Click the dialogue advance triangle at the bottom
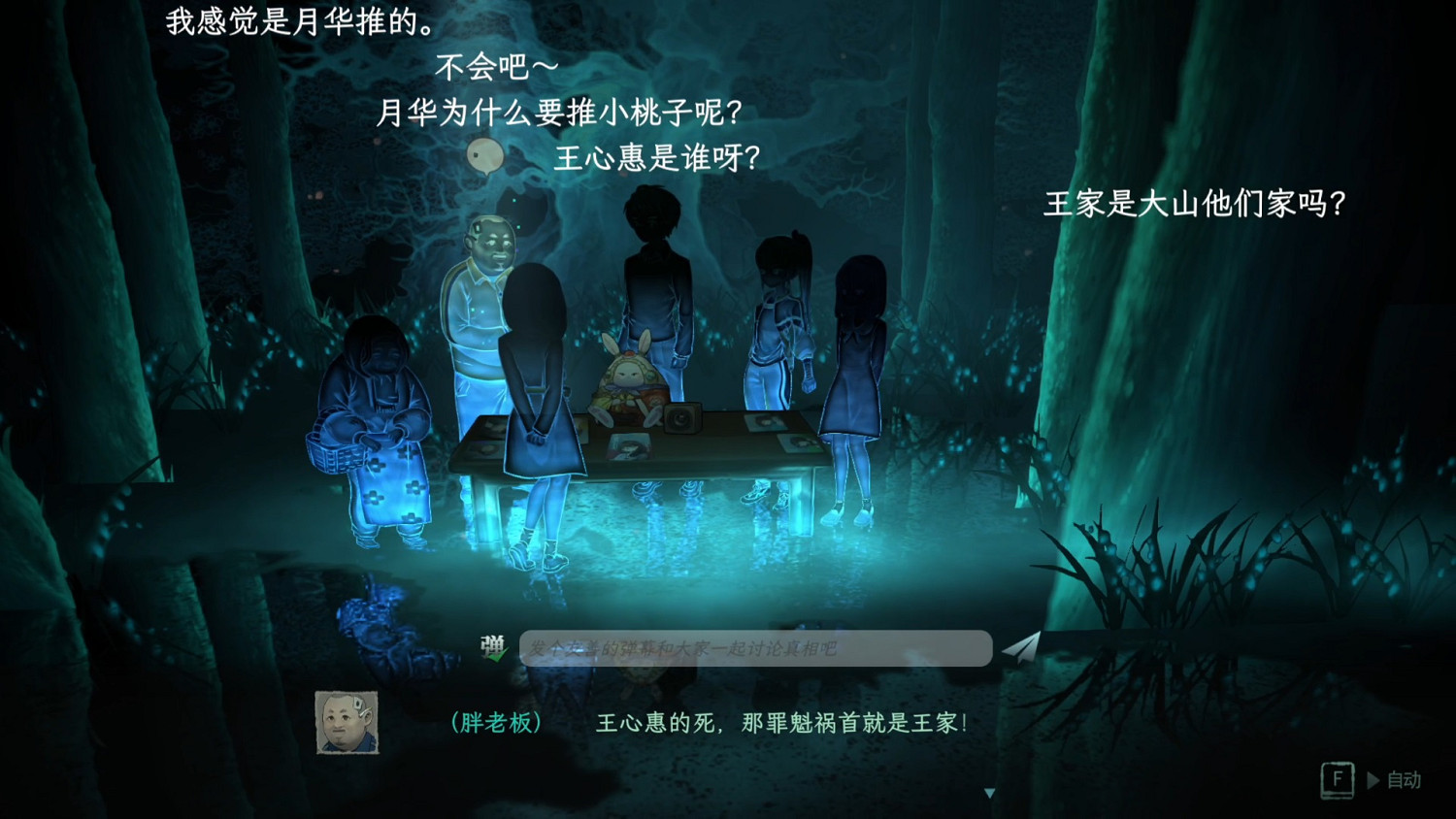The width and height of the screenshot is (1456, 819). [989, 794]
